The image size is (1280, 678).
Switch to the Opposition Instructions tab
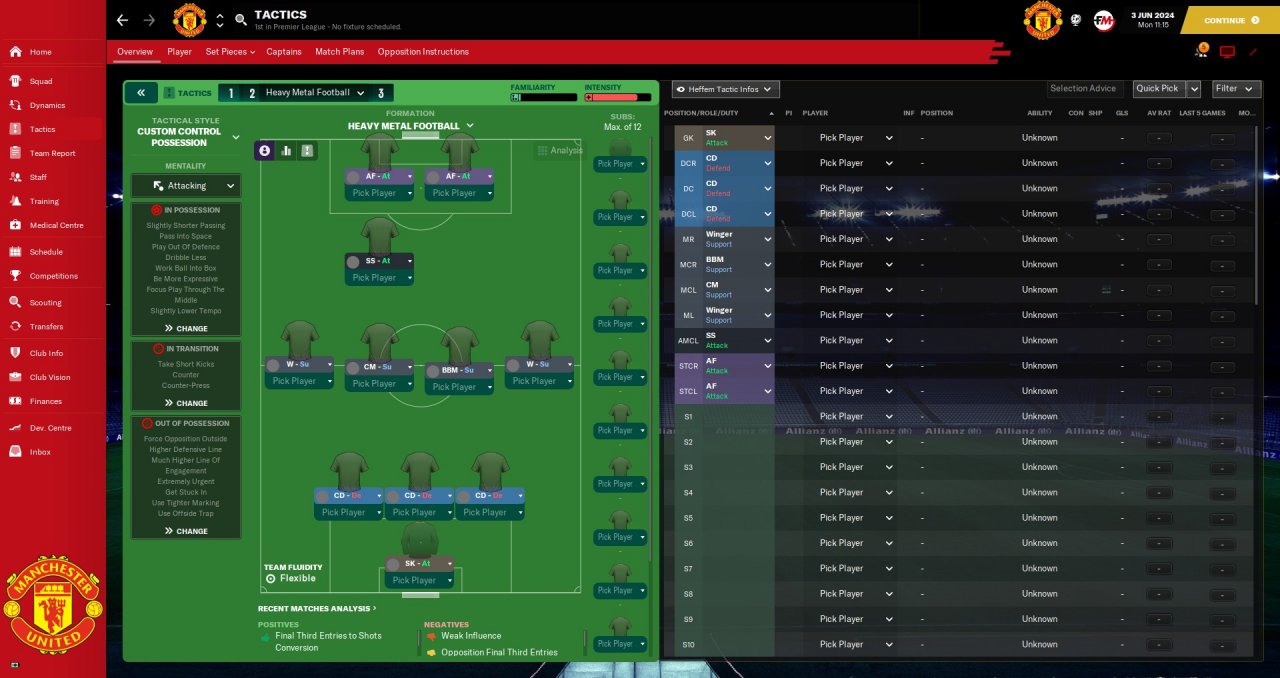pos(423,52)
